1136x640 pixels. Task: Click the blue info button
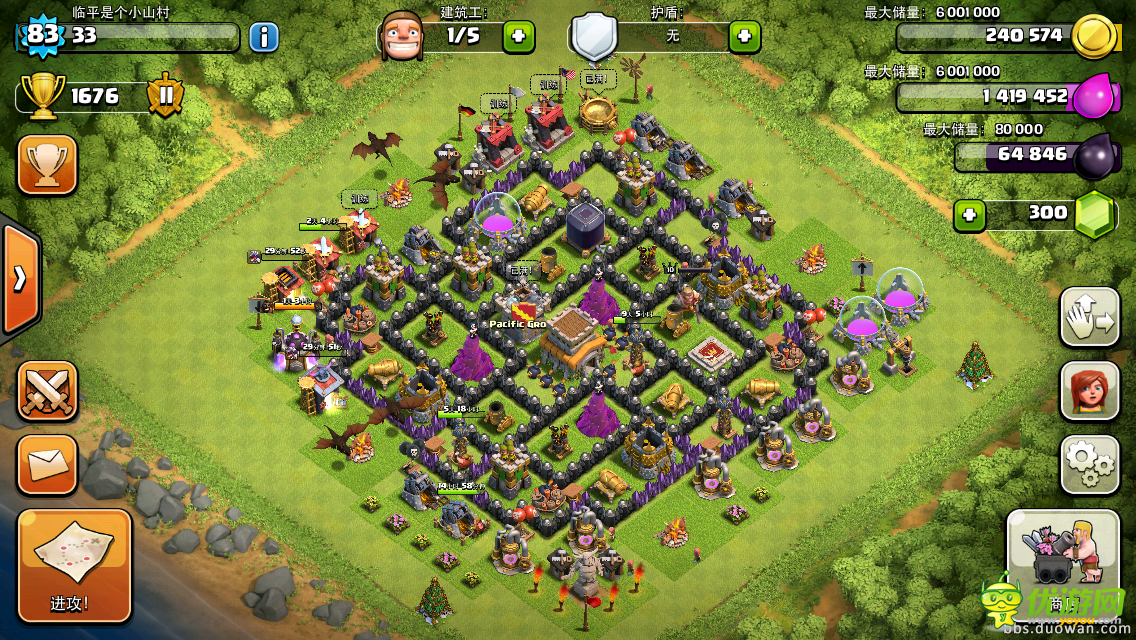pyautogui.click(x=263, y=38)
